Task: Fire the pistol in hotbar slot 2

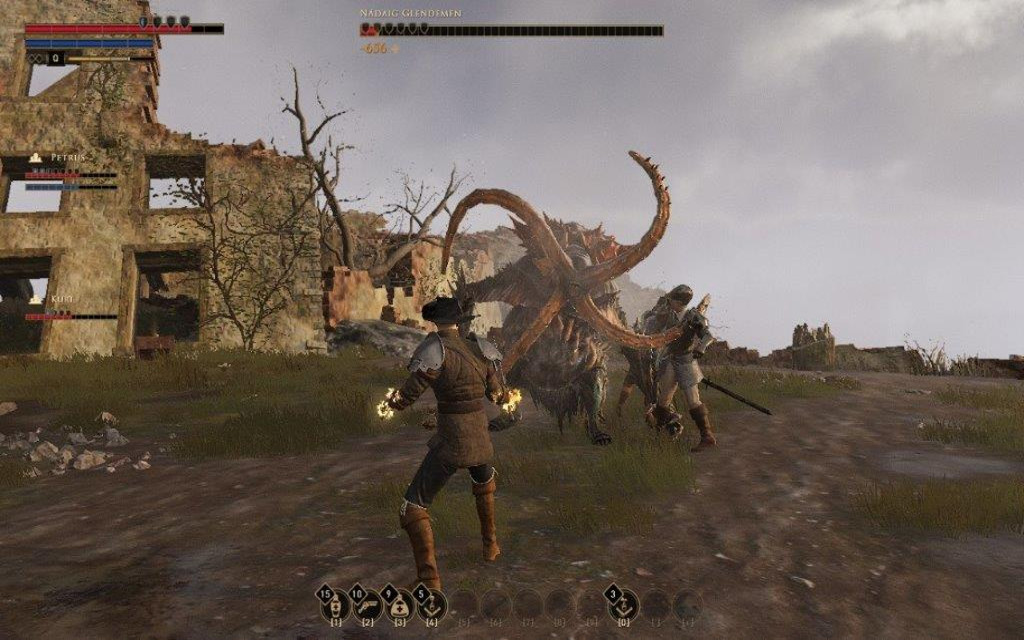Action: (369, 605)
